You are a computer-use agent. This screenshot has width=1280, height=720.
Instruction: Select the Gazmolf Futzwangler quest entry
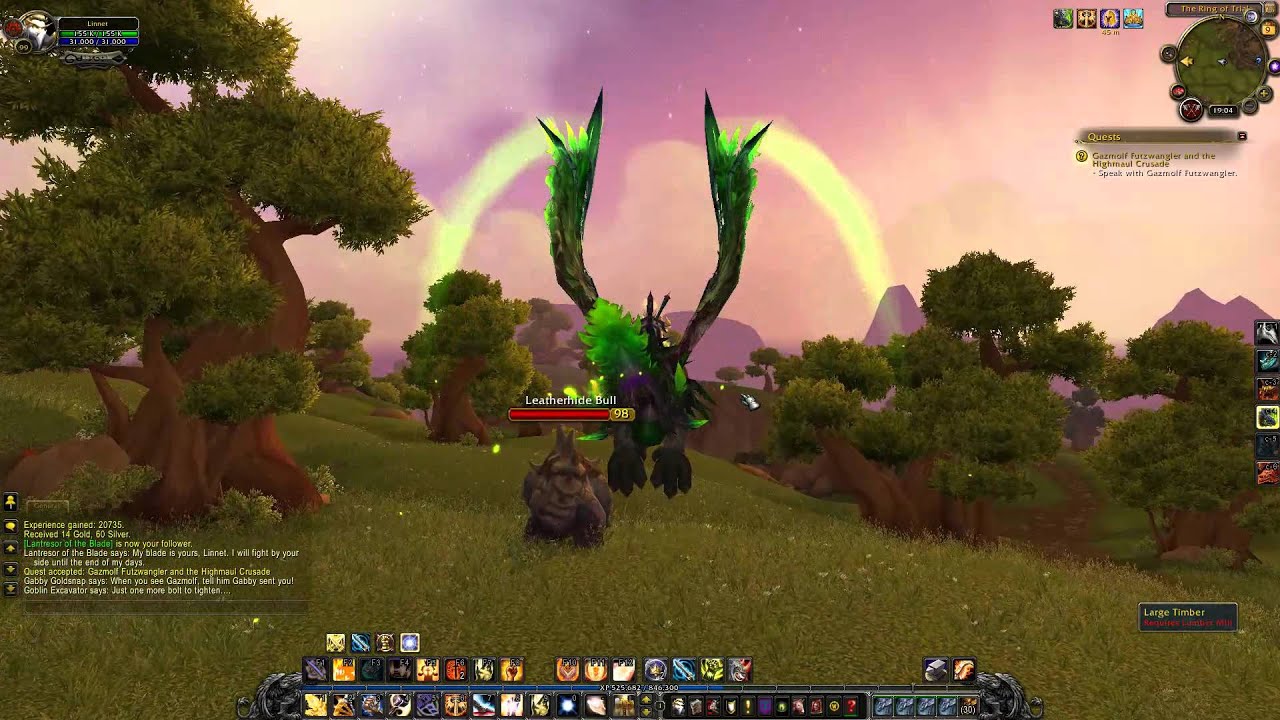(1153, 160)
